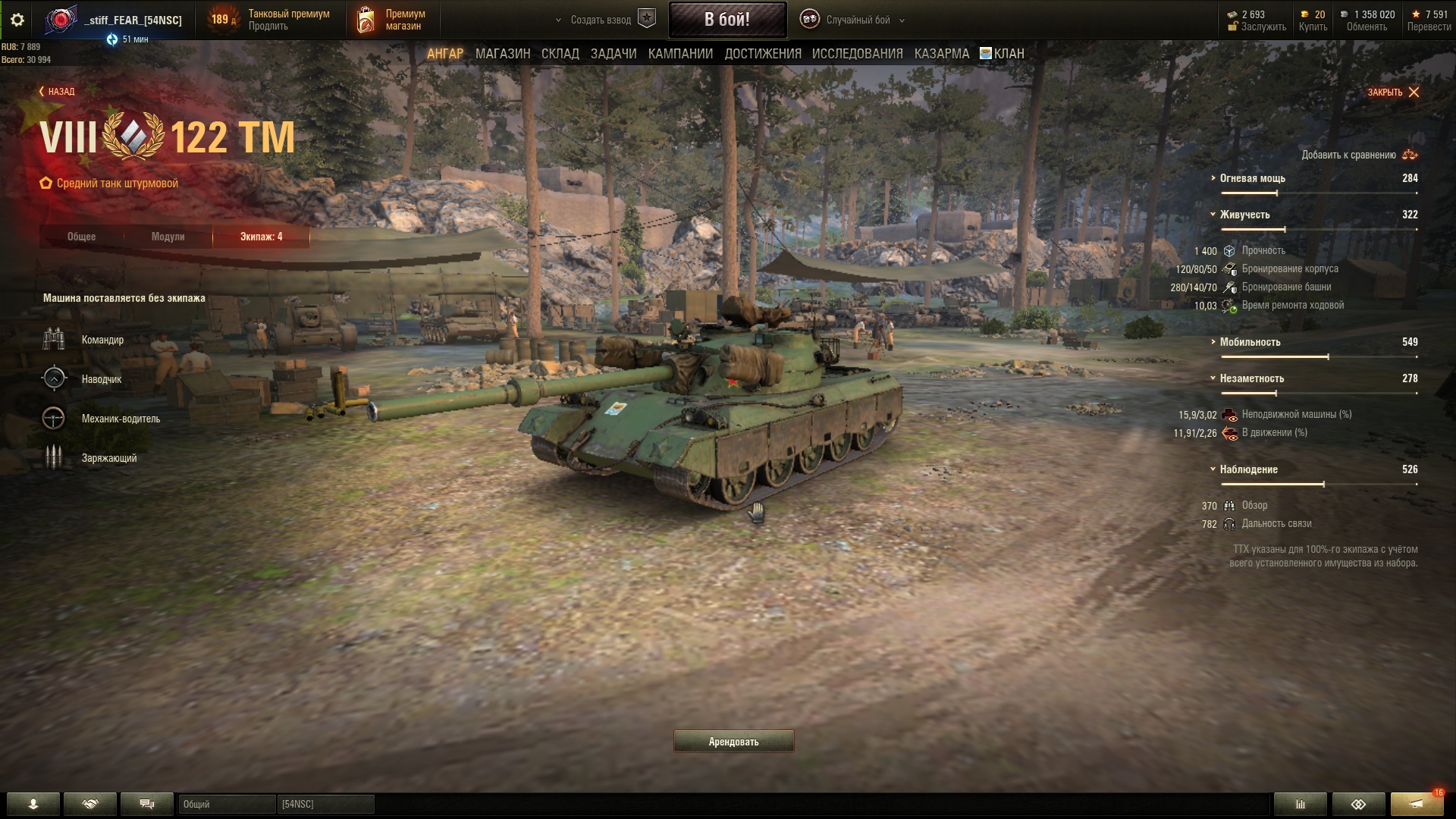Expand the Огневая мощь stats section

1252,178
